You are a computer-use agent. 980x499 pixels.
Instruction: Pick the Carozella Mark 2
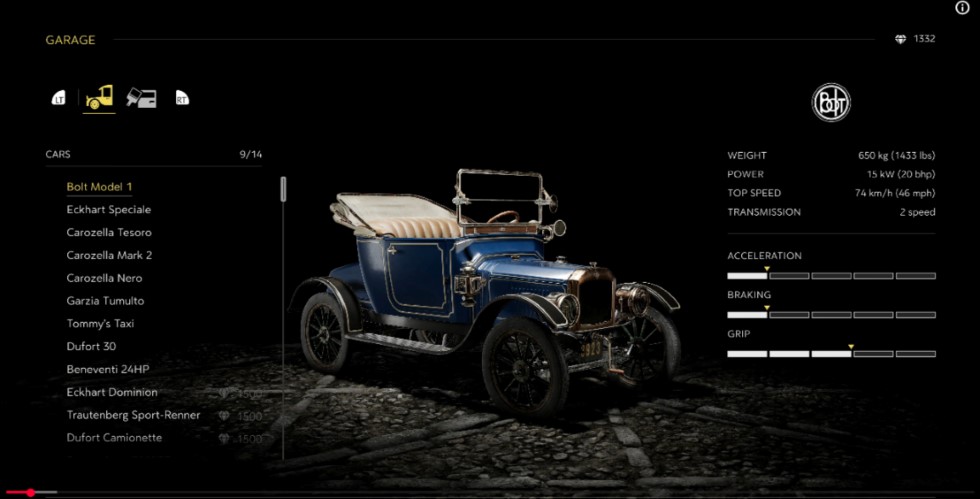point(109,256)
